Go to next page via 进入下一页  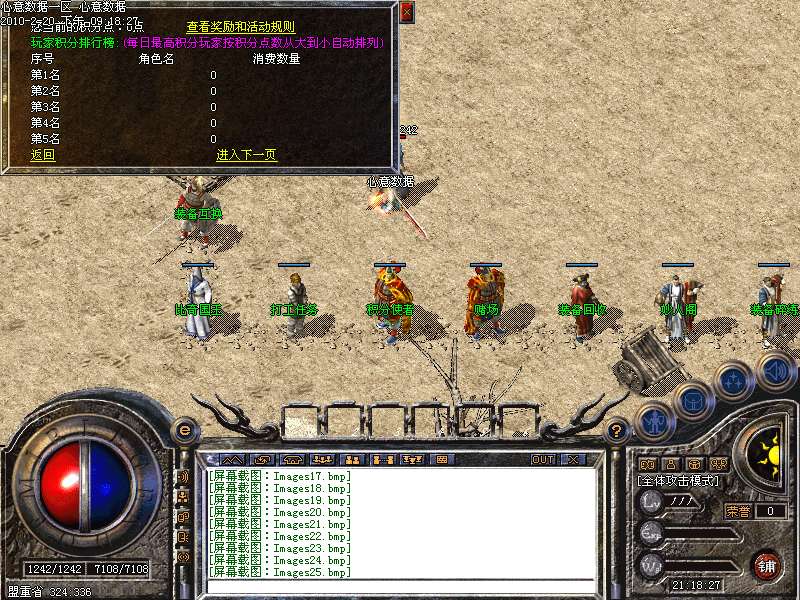point(246,155)
